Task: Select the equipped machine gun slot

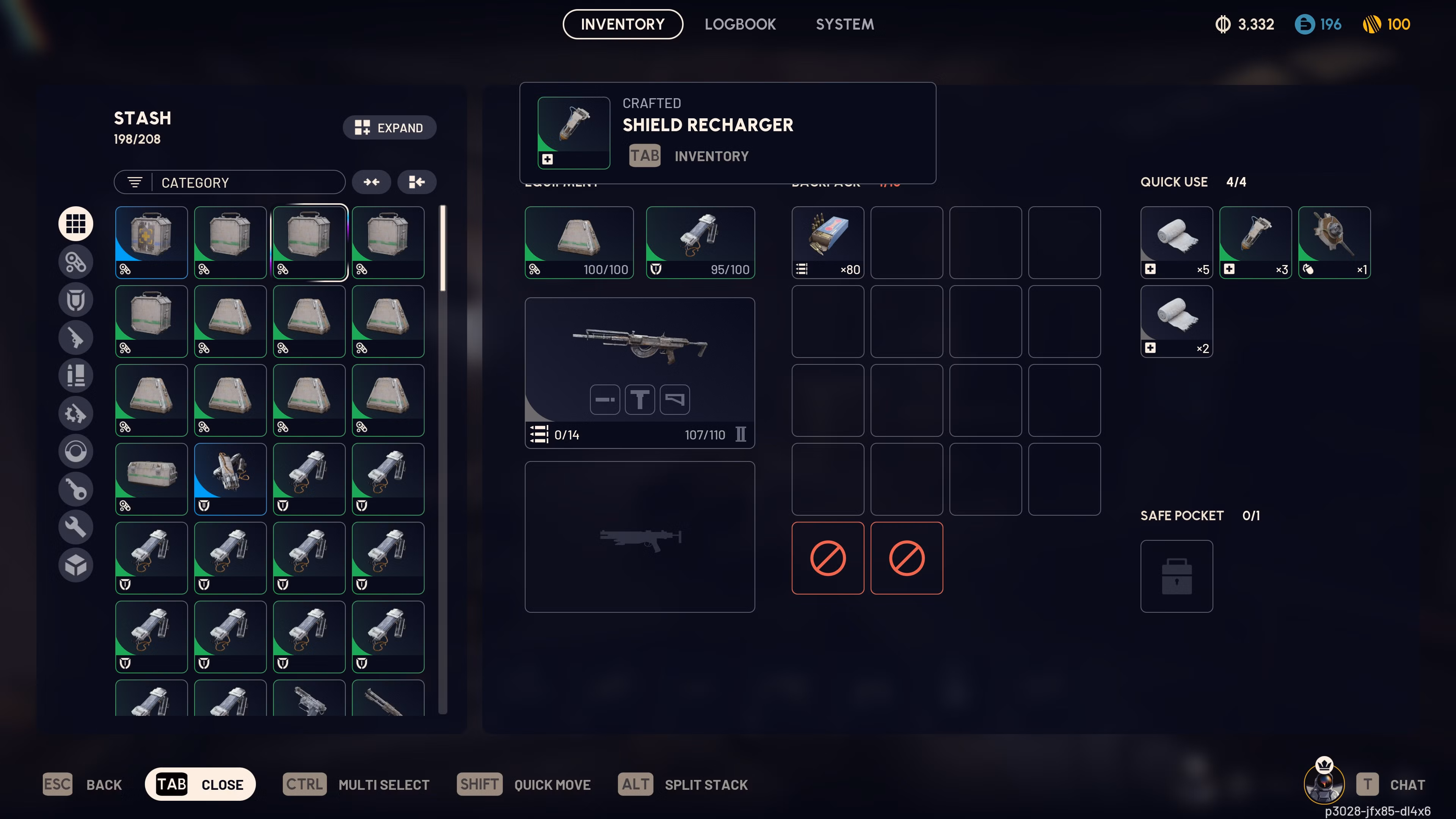Action: [x=639, y=372]
